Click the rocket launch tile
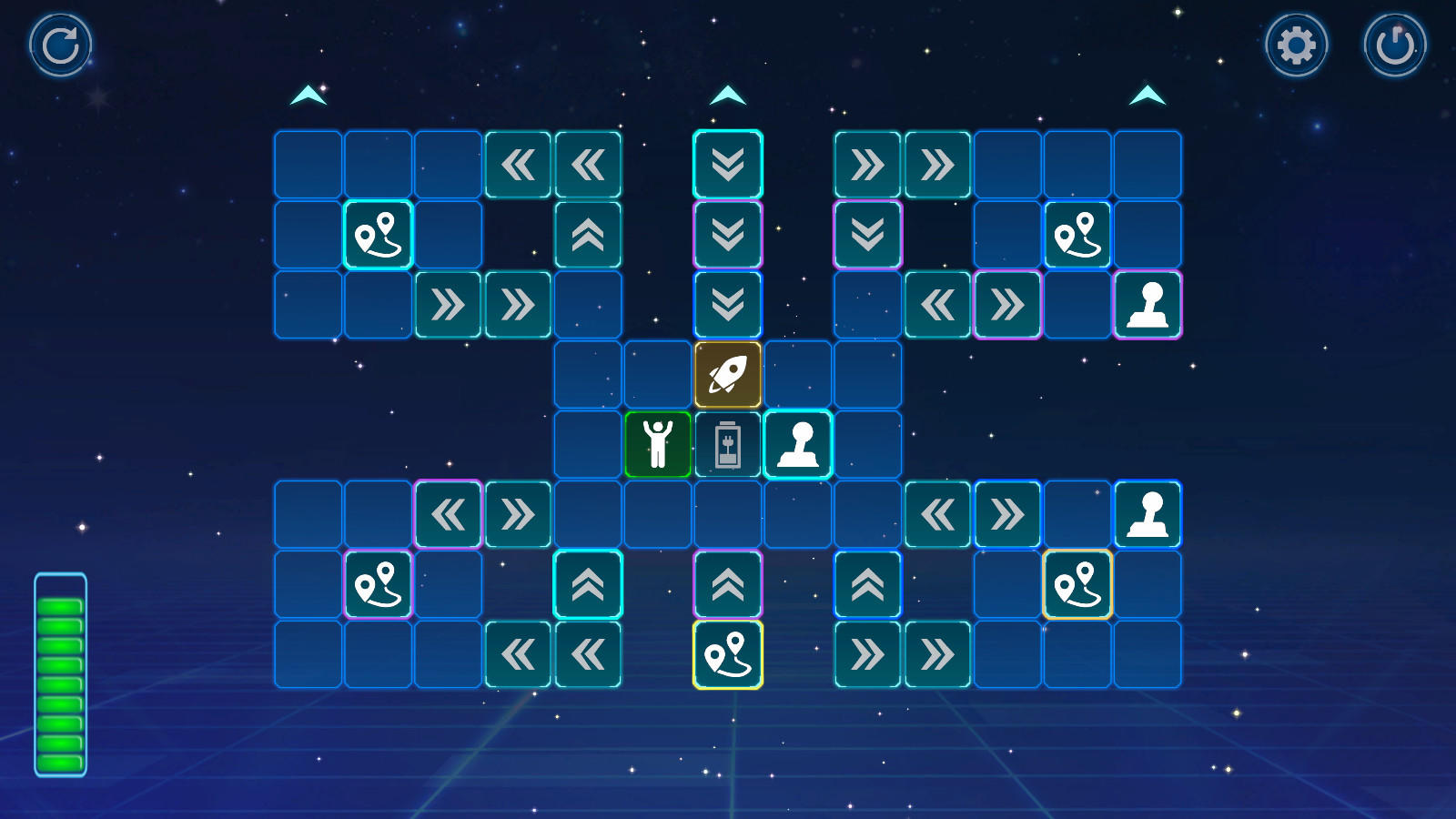 coord(729,374)
